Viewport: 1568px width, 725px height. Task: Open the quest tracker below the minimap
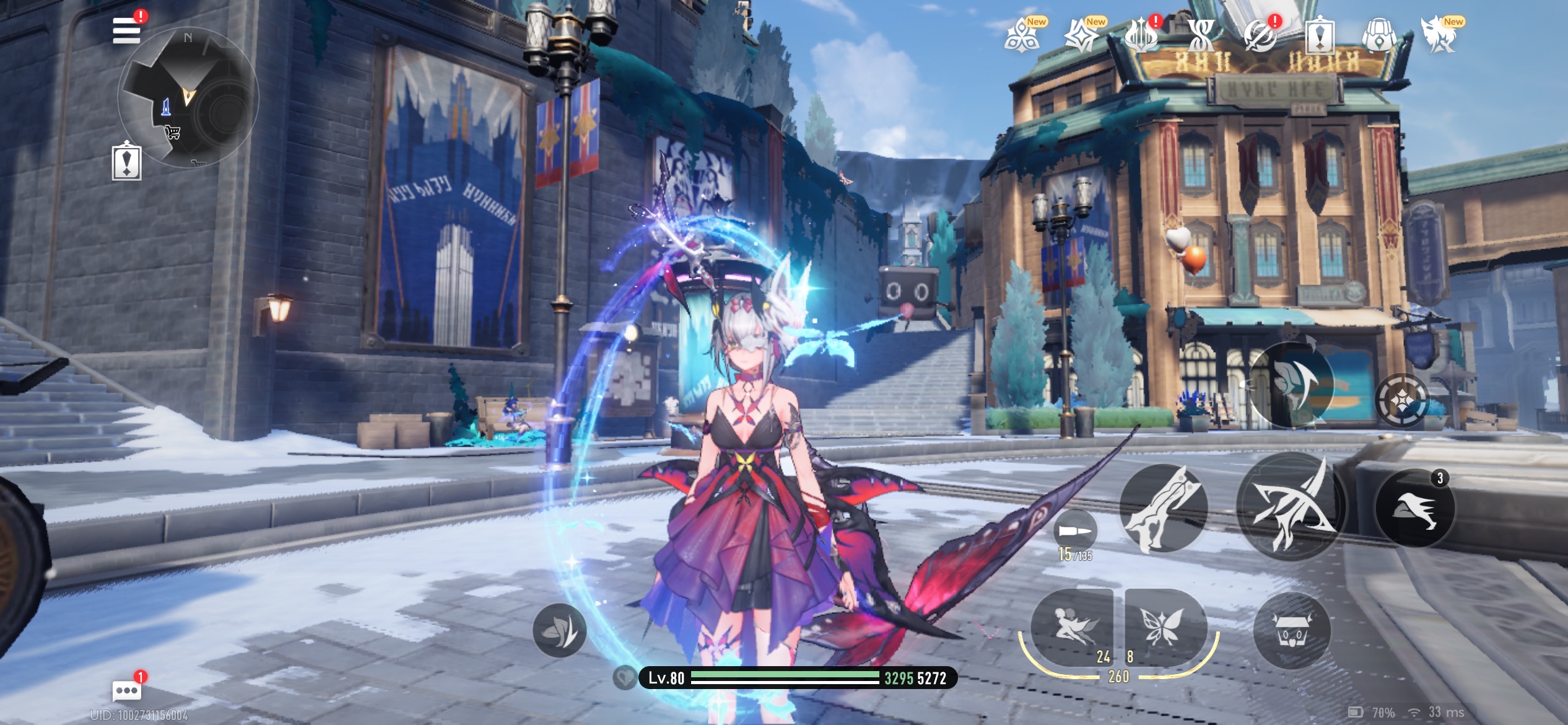[x=127, y=163]
